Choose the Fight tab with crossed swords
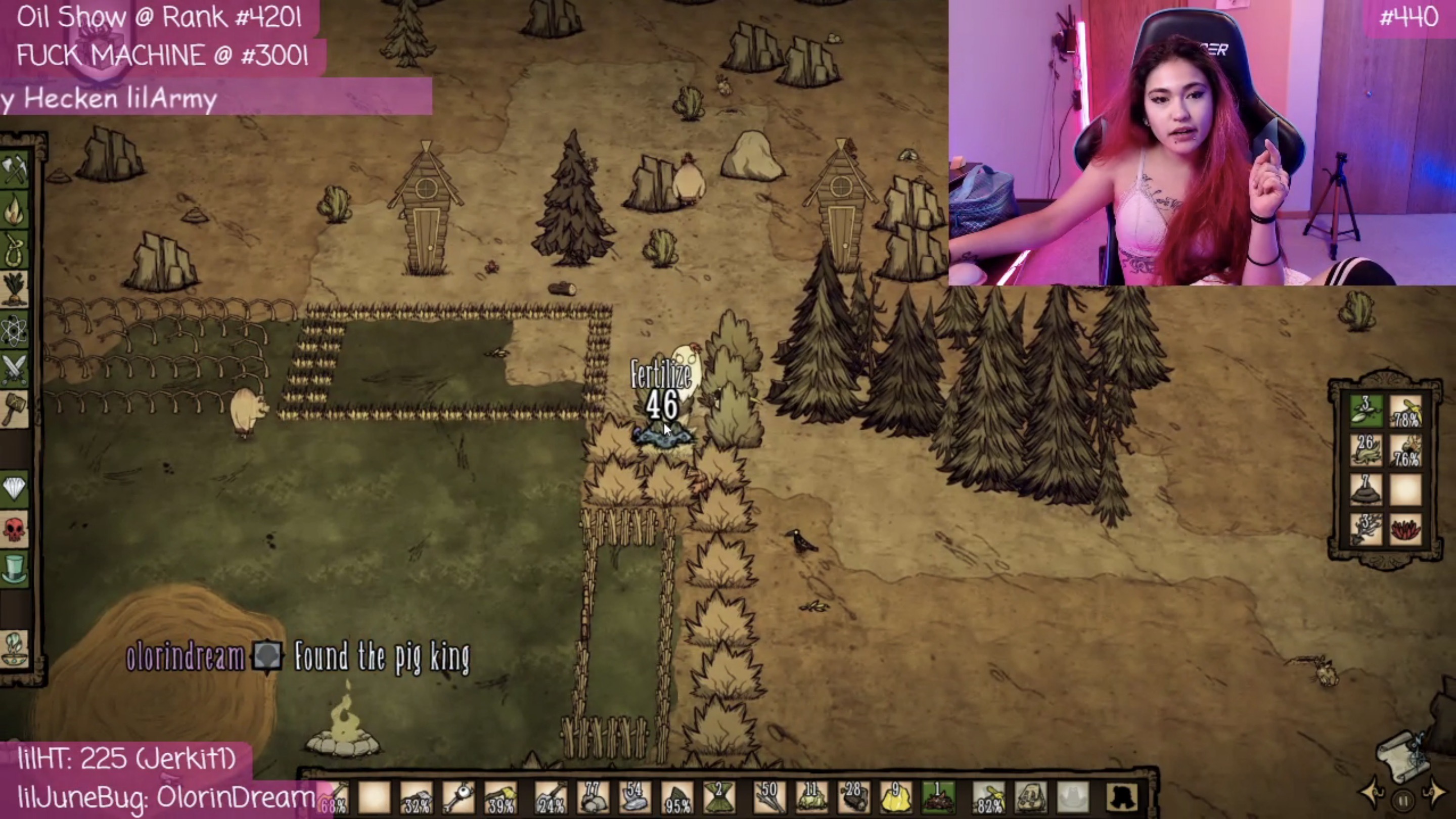This screenshot has width=1456, height=819. point(15,369)
